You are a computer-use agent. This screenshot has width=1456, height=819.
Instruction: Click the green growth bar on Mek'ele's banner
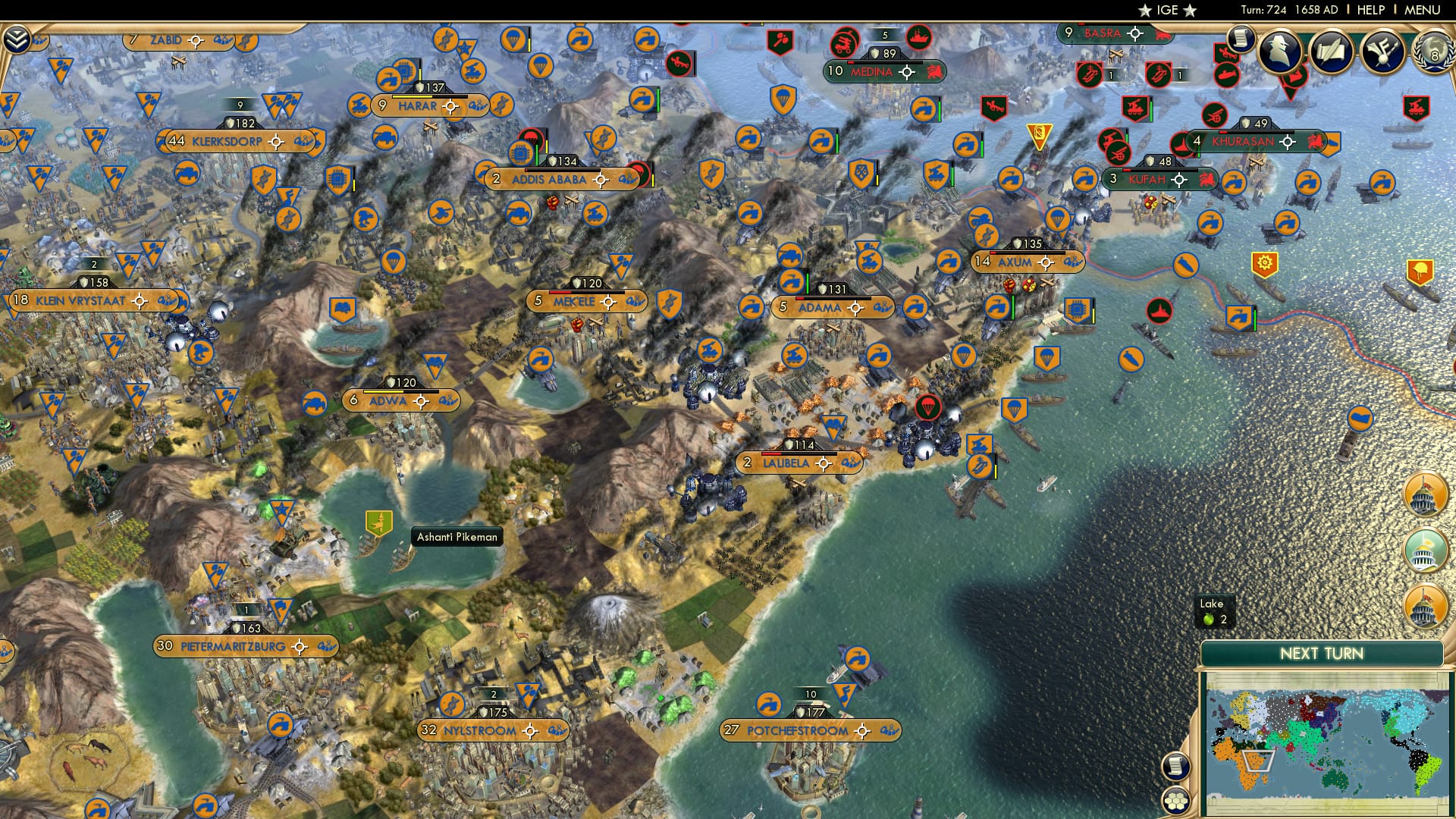pos(588,293)
